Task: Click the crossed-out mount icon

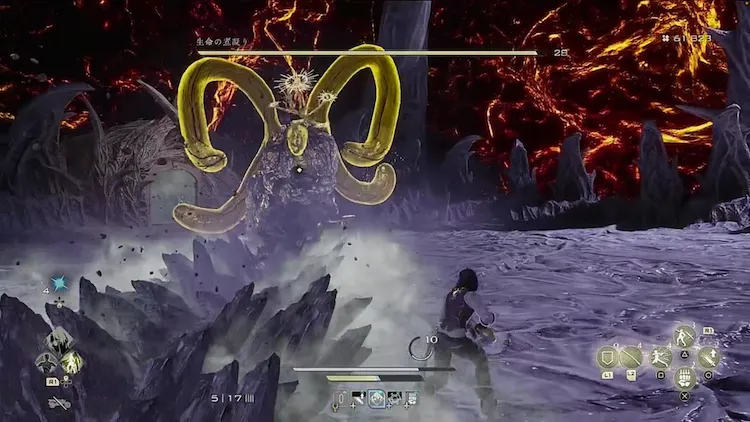Action: point(58,403)
